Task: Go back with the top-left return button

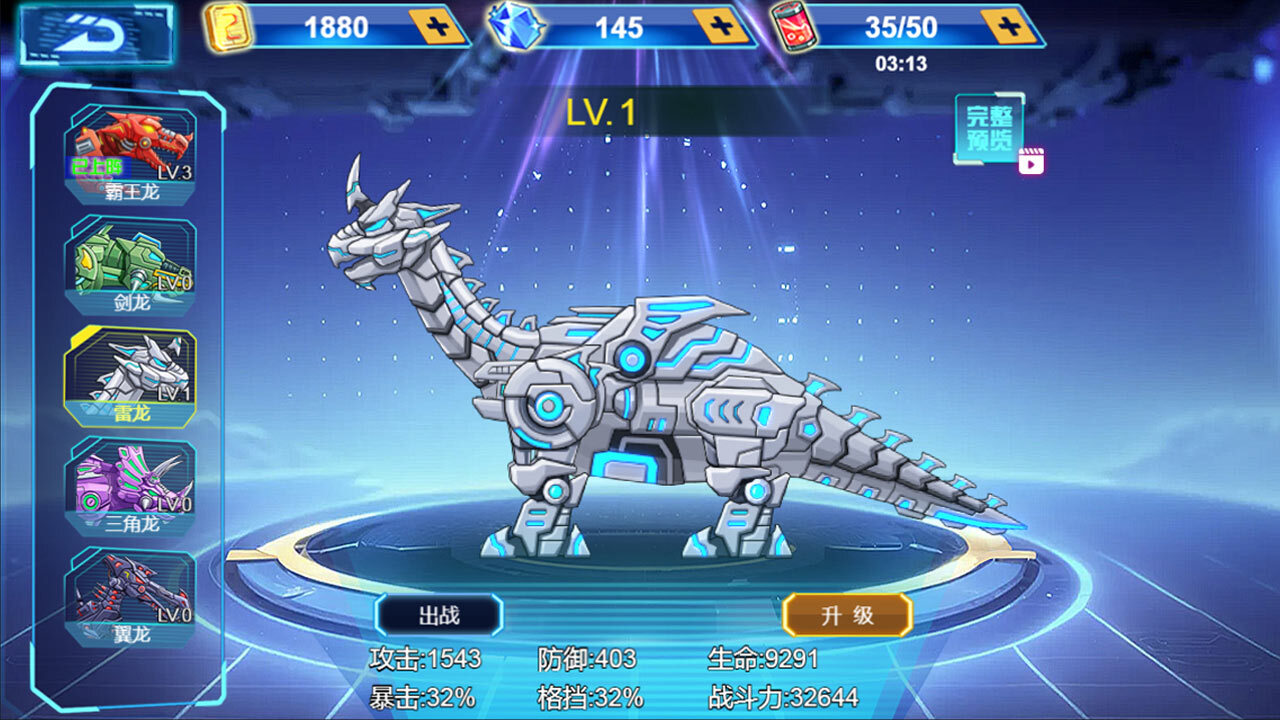Action: [x=96, y=35]
